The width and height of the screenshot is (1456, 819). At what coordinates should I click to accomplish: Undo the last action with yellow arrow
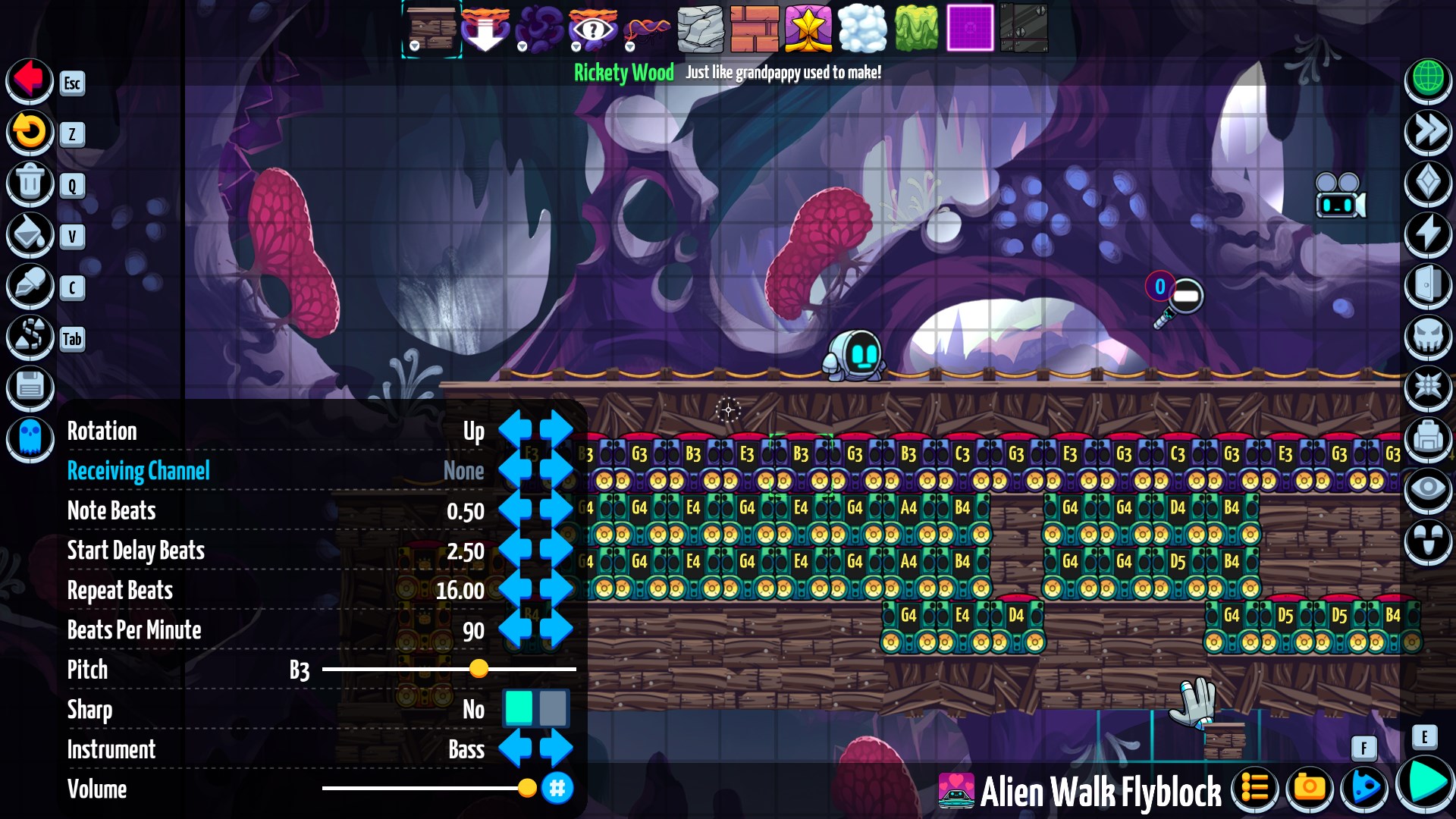[x=30, y=131]
